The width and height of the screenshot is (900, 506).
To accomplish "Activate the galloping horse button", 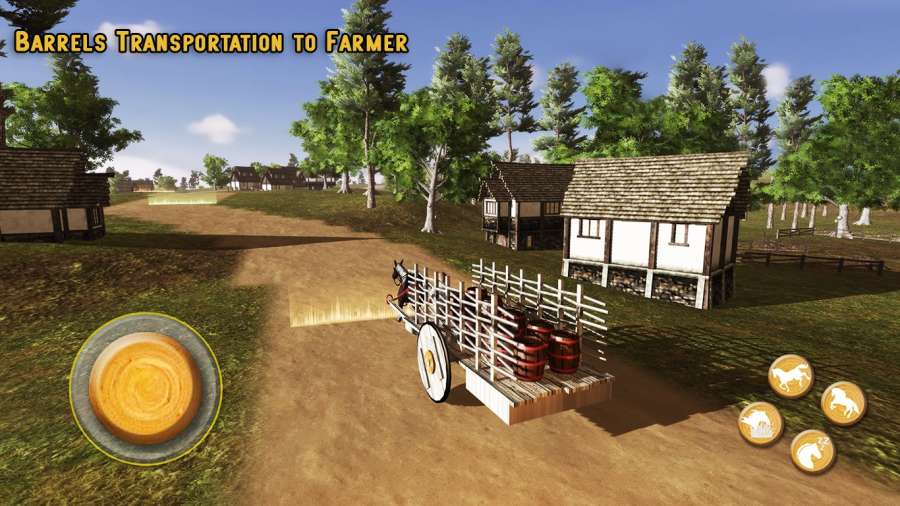I will [790, 376].
